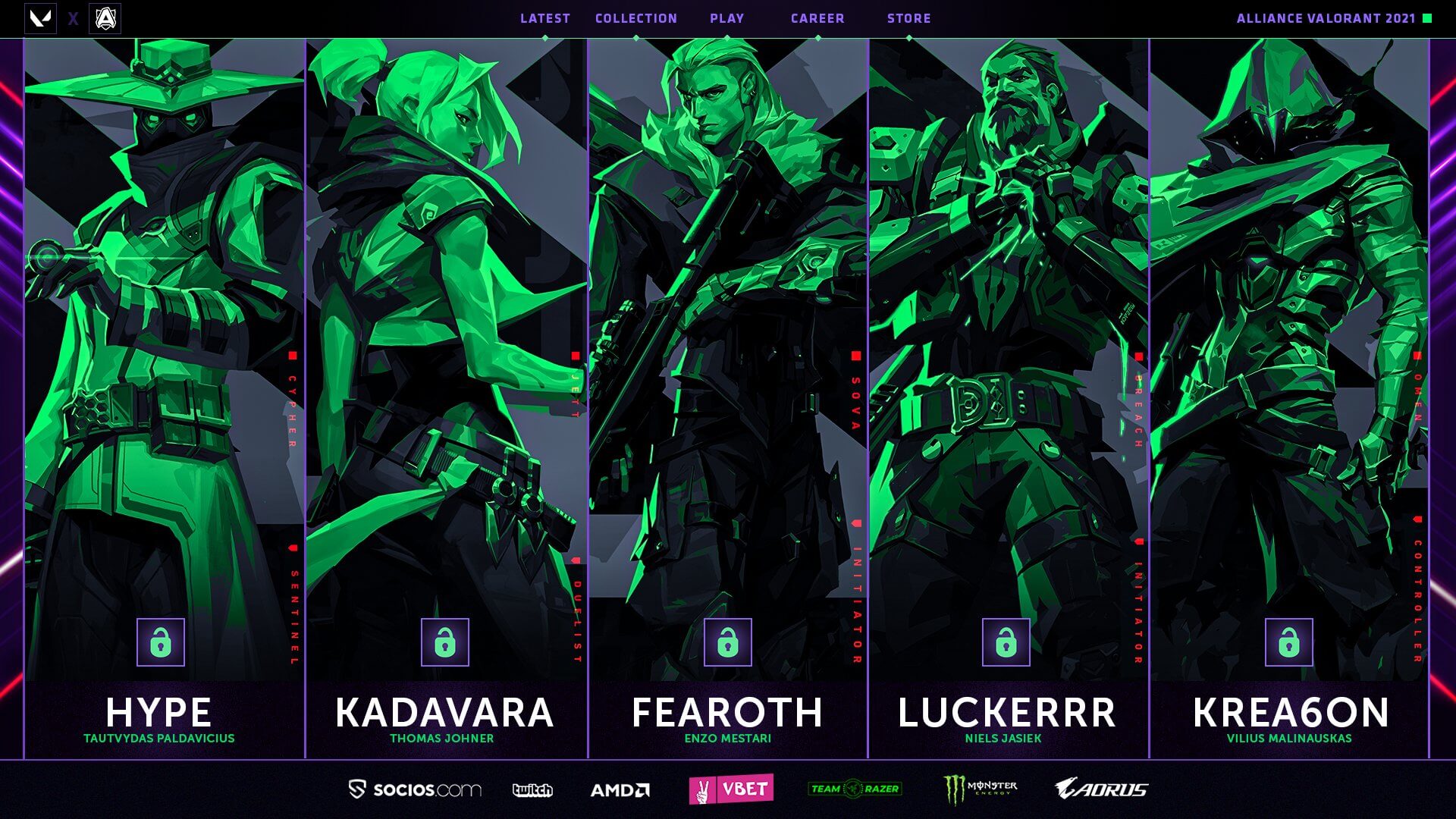This screenshot has width=1456, height=819.
Task: Click the AMD sponsor logo
Action: tap(622, 789)
